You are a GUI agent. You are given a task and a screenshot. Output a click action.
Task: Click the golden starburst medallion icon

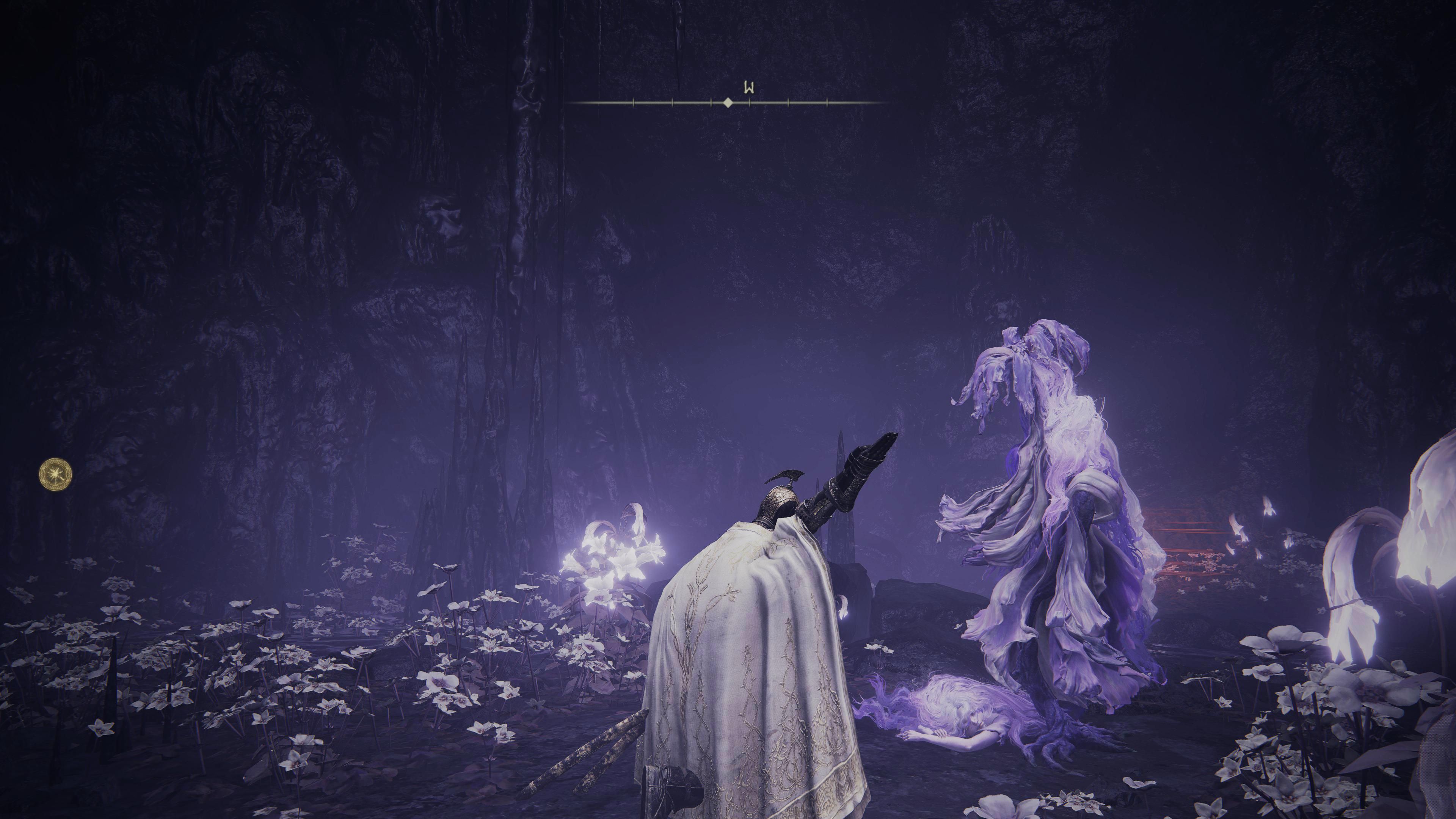pos(55,474)
